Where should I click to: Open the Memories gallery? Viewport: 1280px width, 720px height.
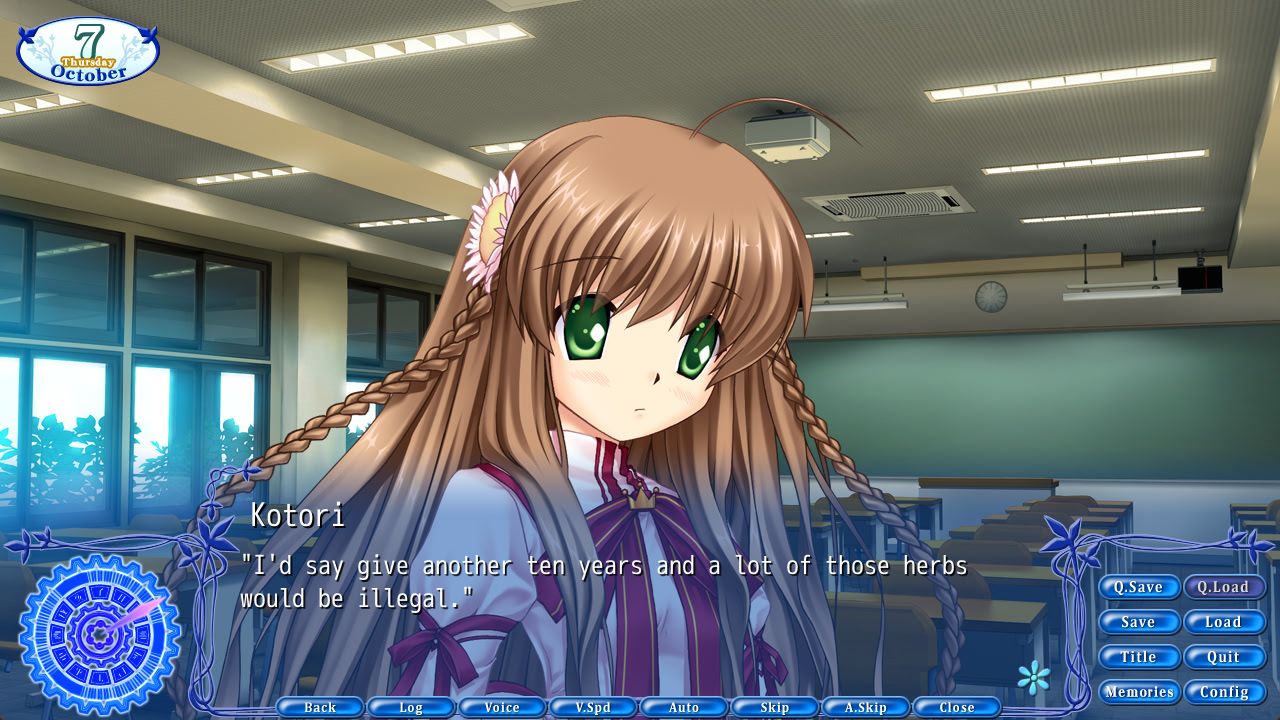point(1139,691)
